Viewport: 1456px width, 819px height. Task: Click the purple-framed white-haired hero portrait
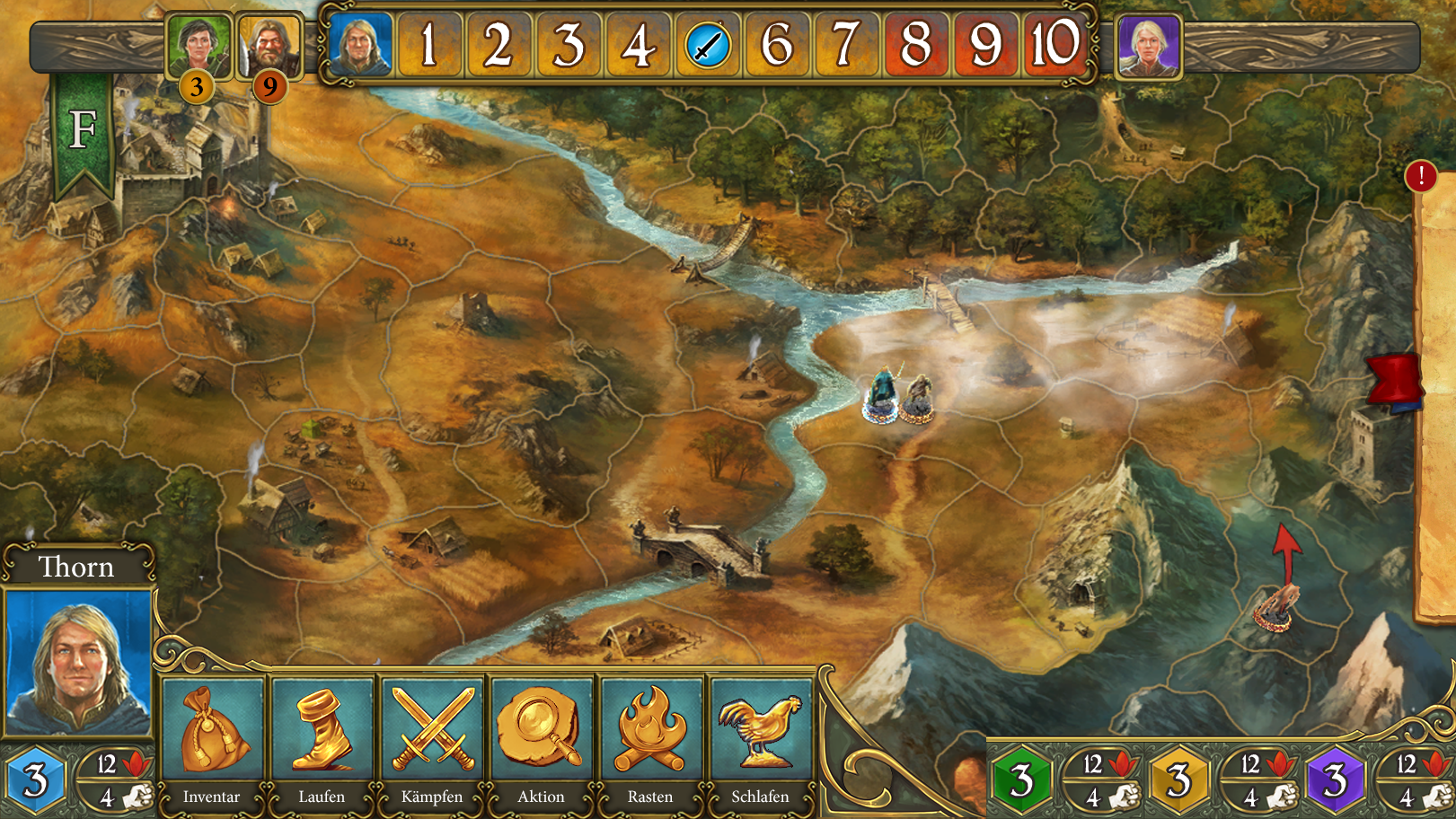[x=1148, y=45]
